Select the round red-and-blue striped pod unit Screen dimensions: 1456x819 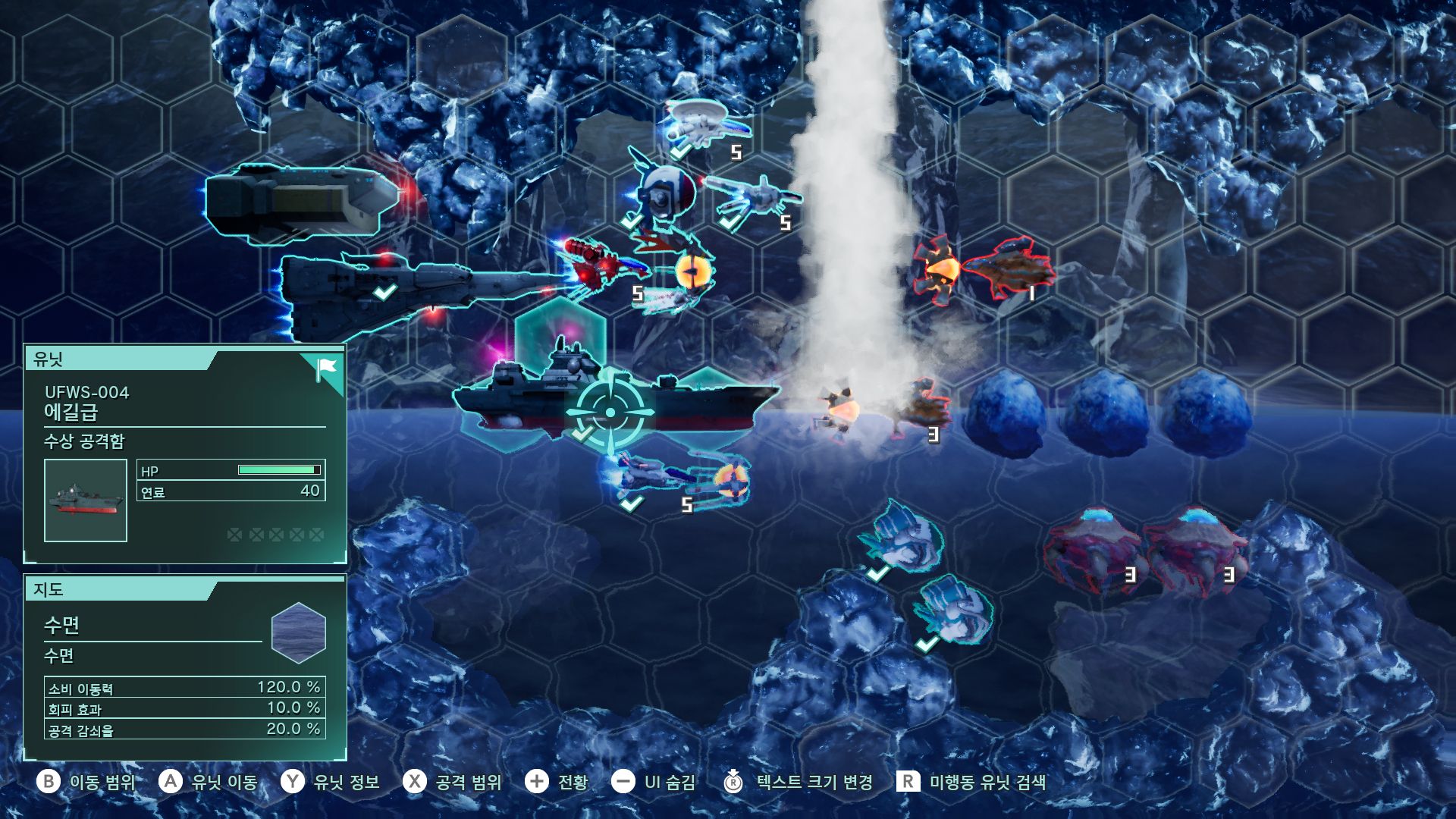click(665, 193)
